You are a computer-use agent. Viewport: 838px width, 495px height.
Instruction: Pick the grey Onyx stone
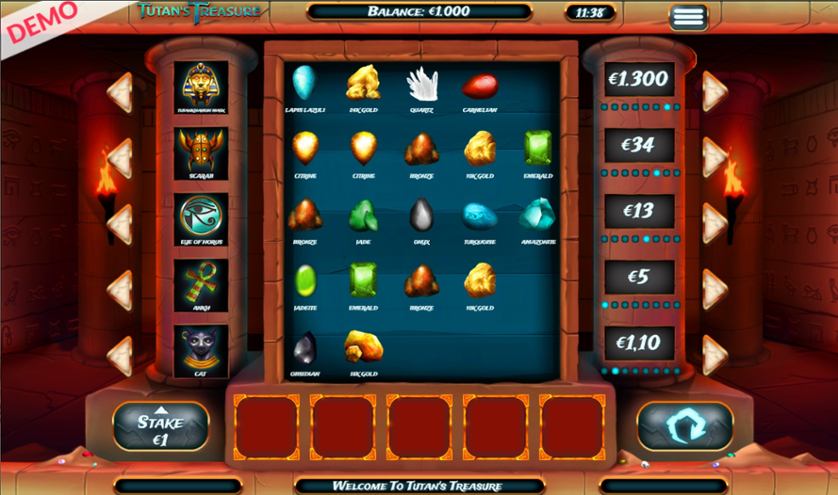421,217
